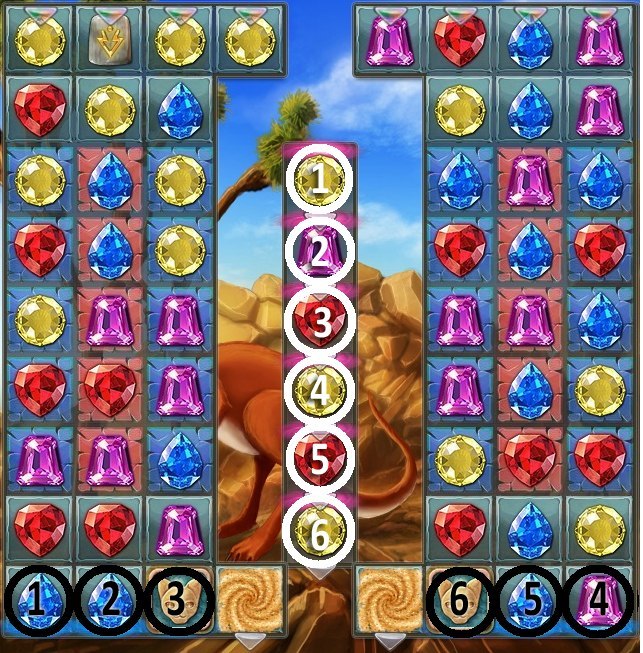Select the white-circled yellow gem numbered 1
Screen dimensions: 643x653
(319, 181)
